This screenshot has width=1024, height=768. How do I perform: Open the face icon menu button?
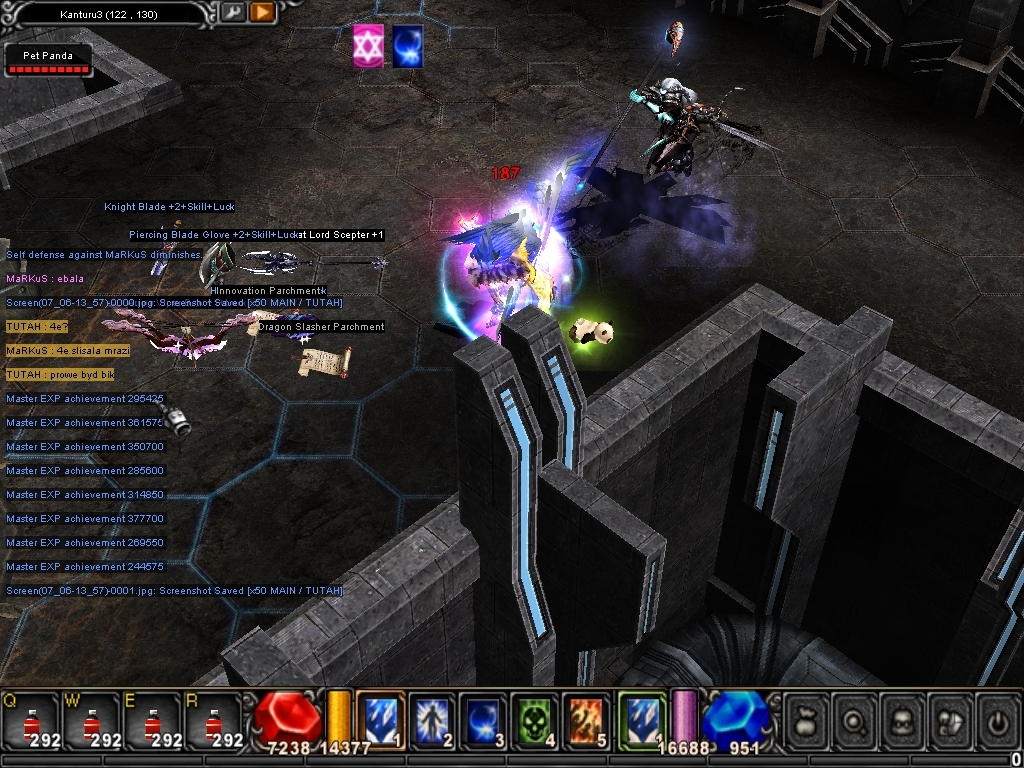click(x=903, y=719)
